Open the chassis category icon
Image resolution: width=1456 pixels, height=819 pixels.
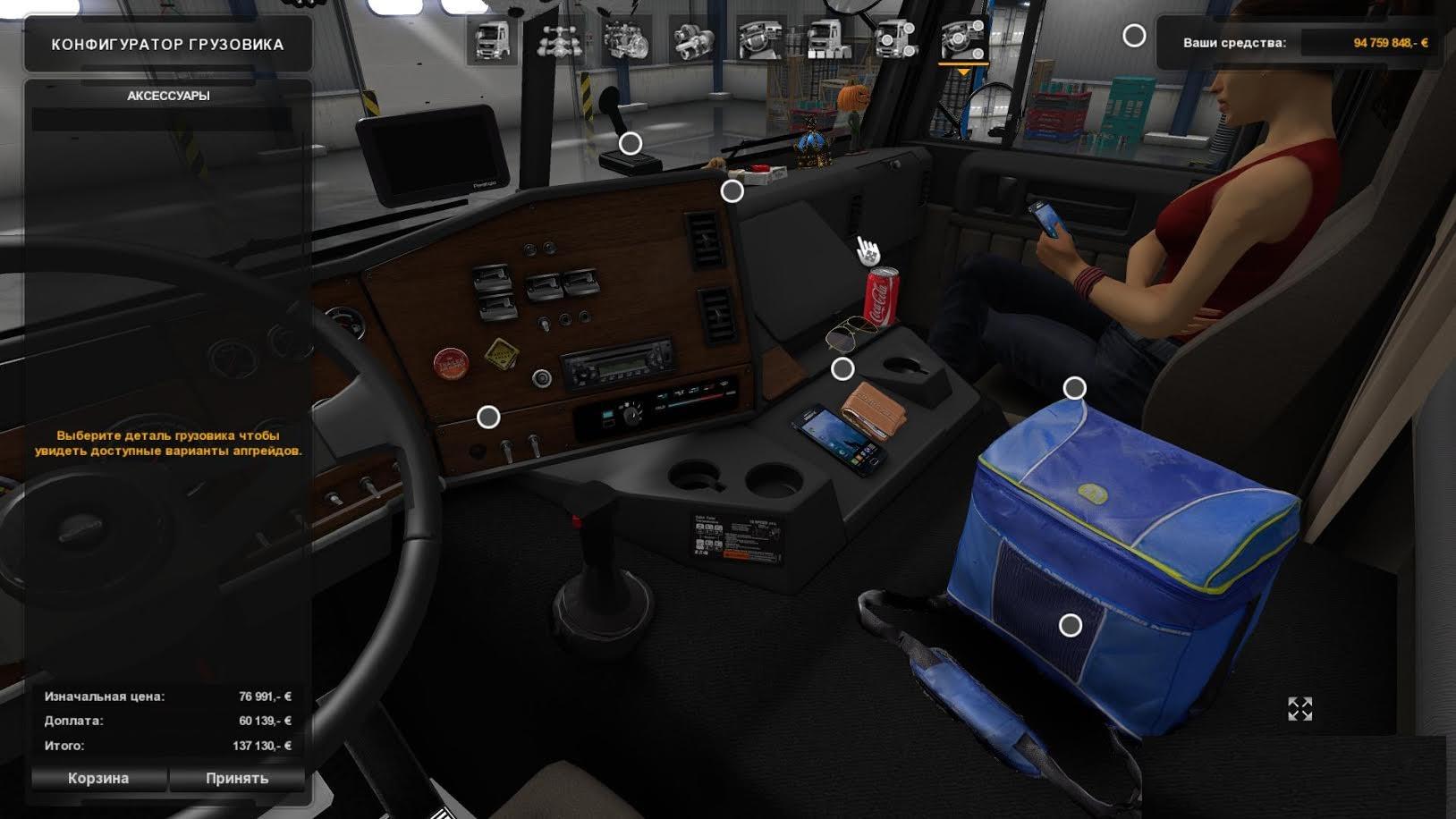click(x=559, y=40)
